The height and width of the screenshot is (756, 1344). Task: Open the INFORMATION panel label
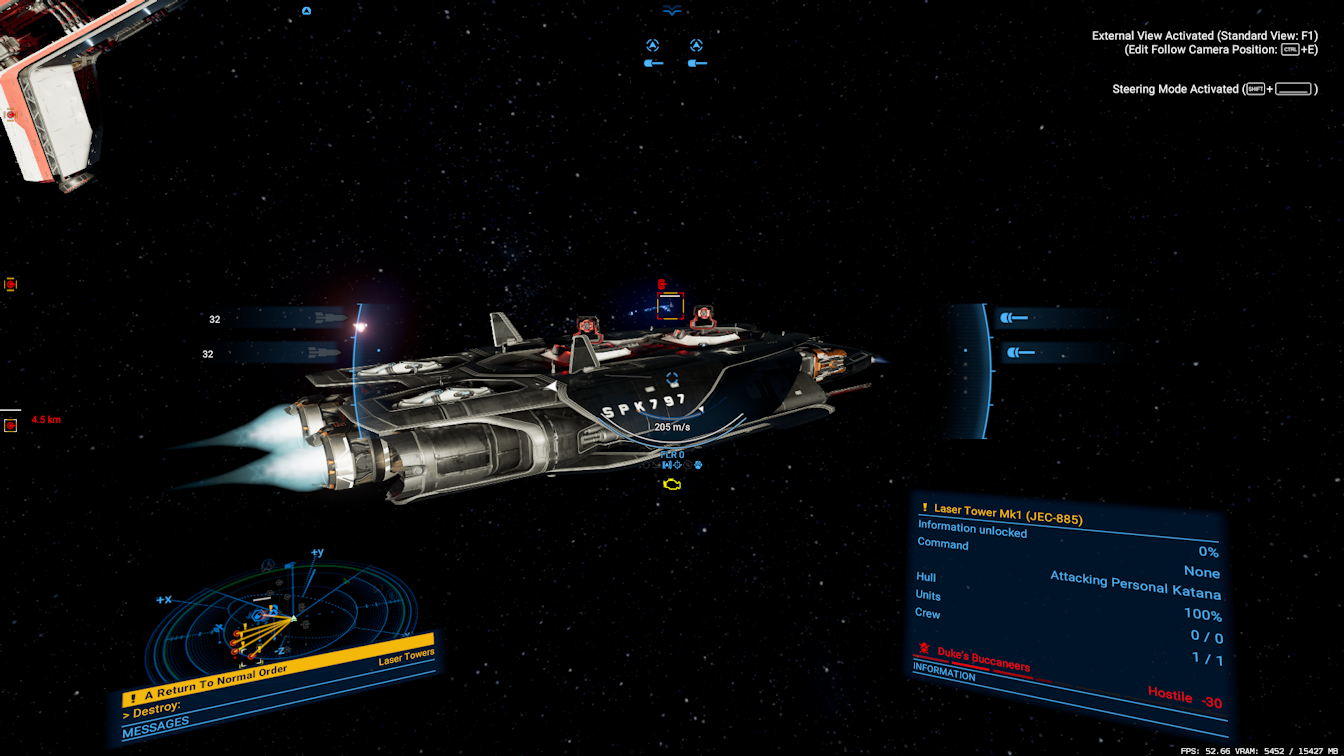pyautogui.click(x=945, y=674)
